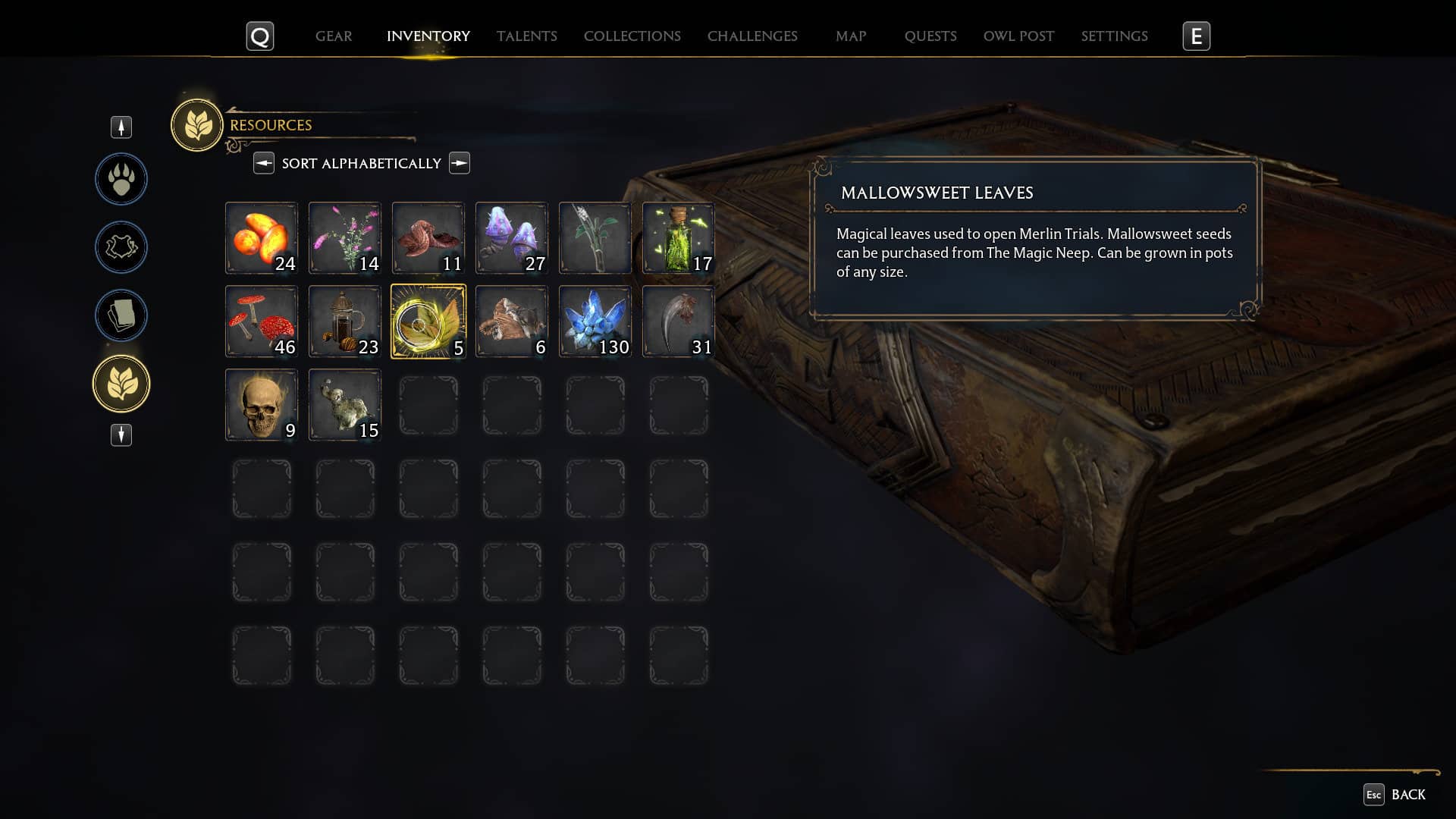
Task: Go to the Settings tab
Action: pos(1114,36)
